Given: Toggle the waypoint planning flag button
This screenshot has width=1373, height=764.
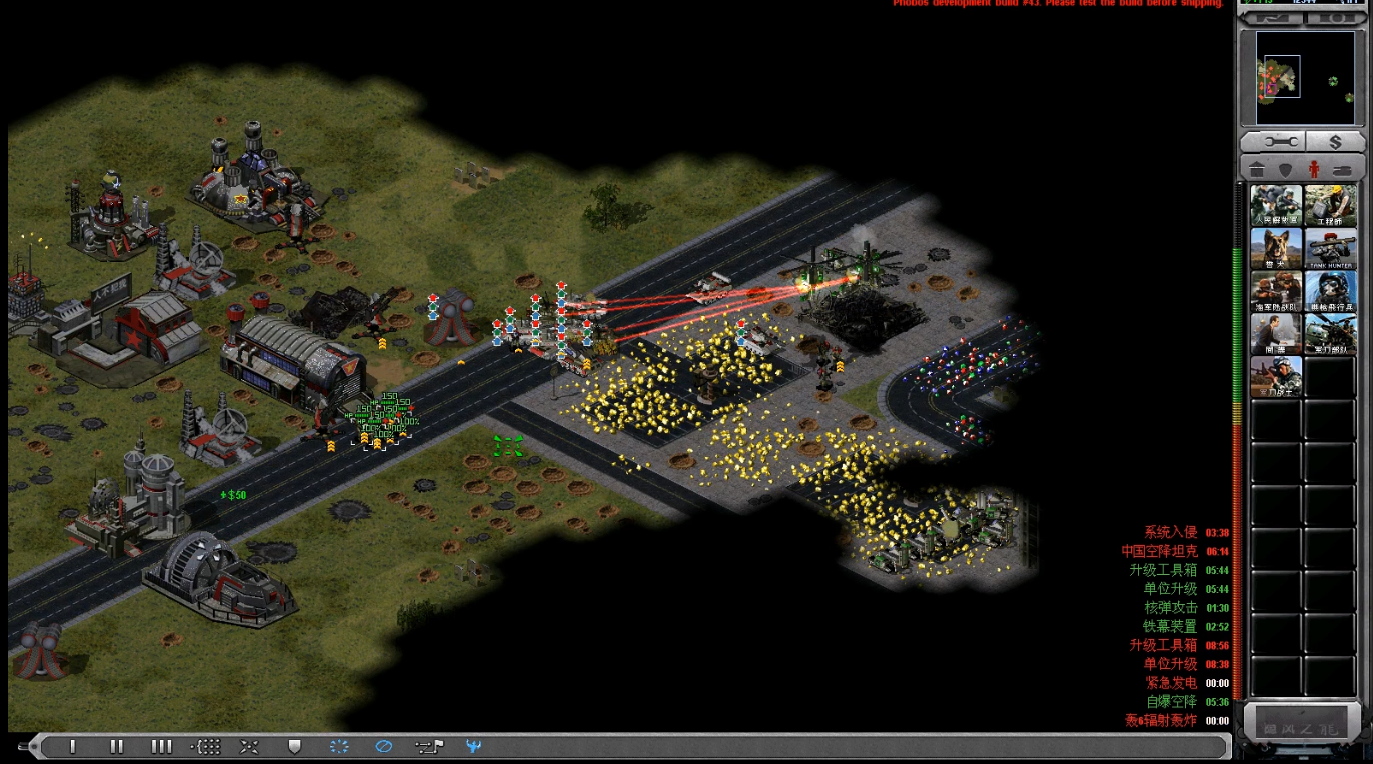Looking at the screenshot, I should pos(429,746).
